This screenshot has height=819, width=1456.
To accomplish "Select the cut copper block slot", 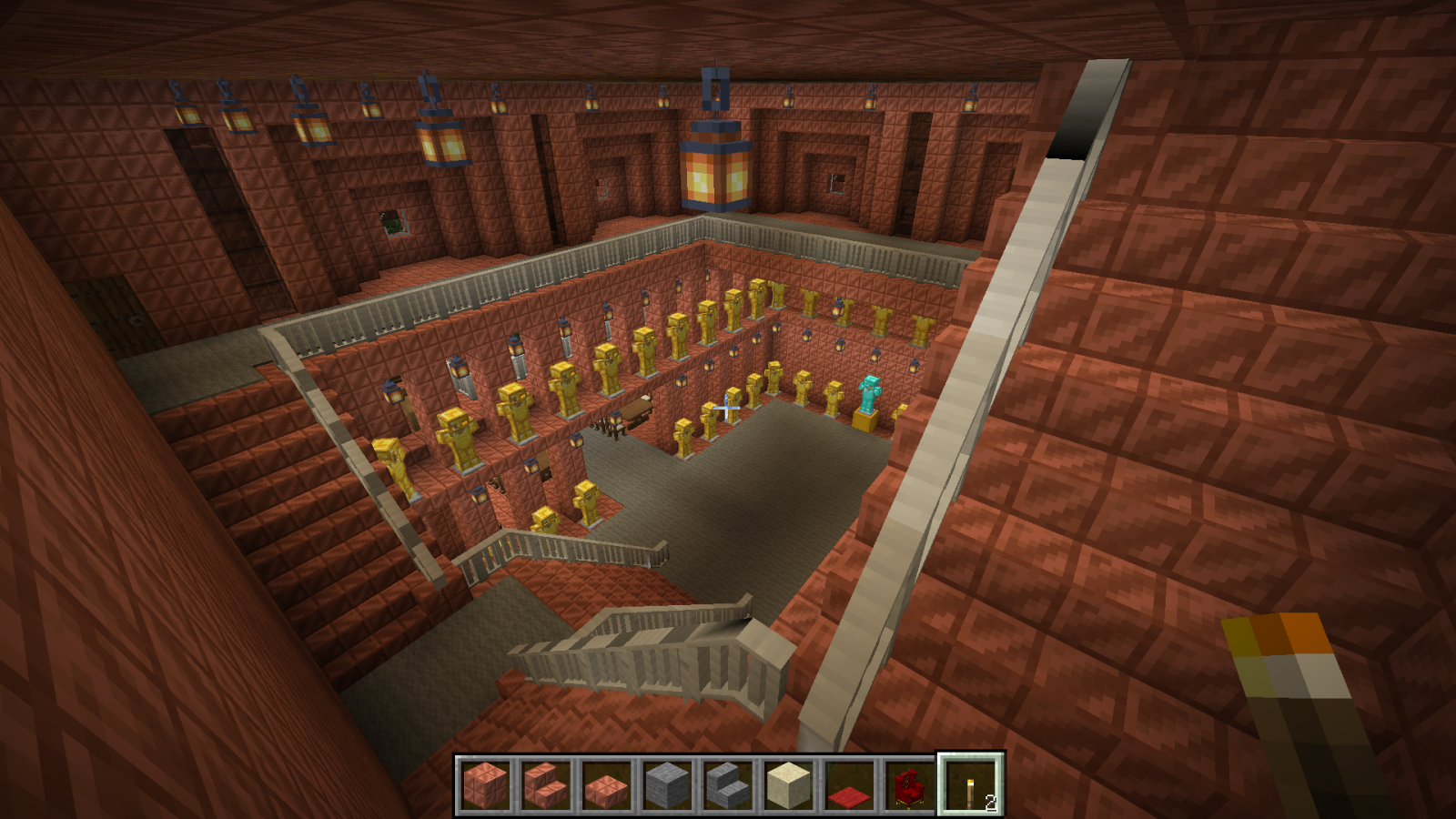I will [x=485, y=784].
